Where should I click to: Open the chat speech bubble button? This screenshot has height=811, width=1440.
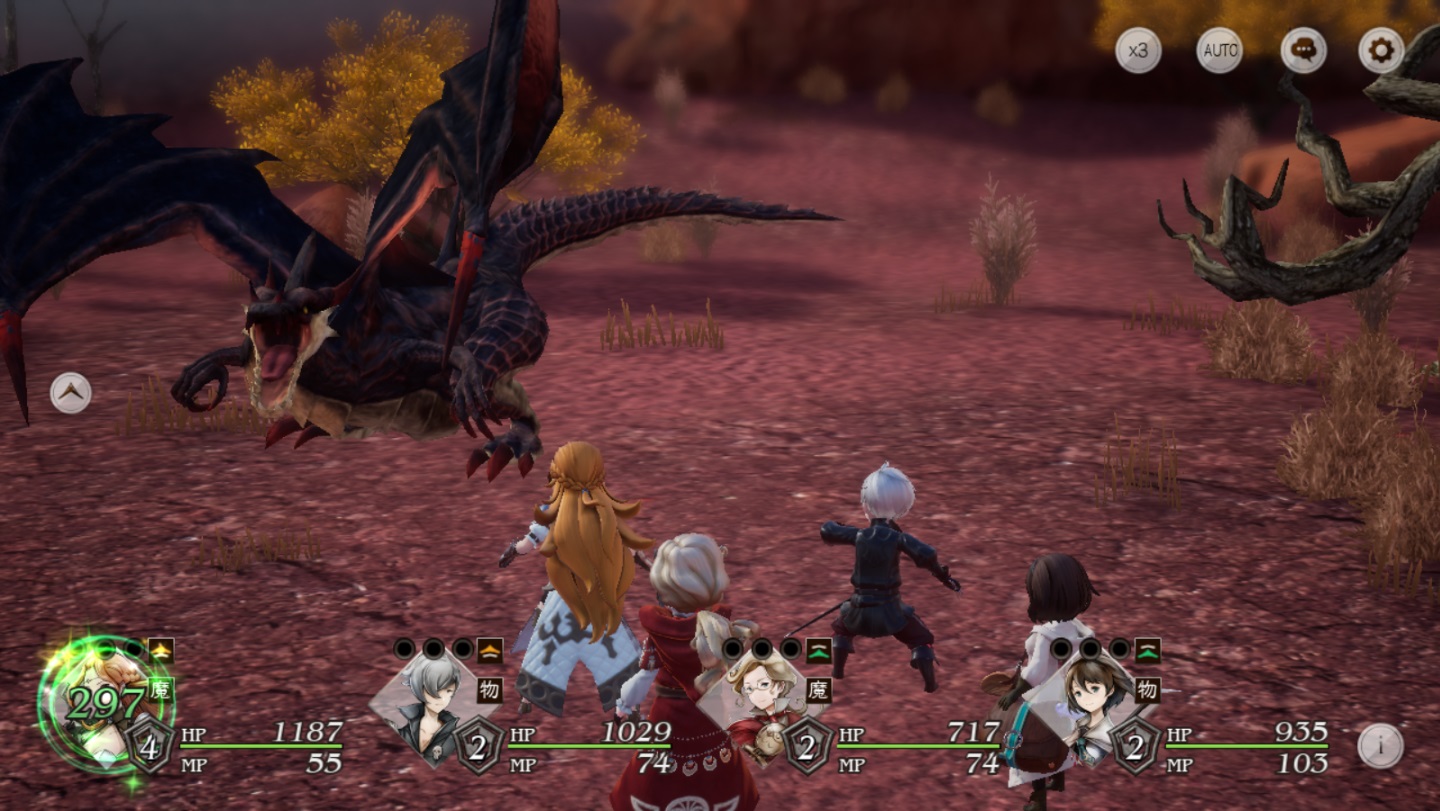click(1303, 50)
